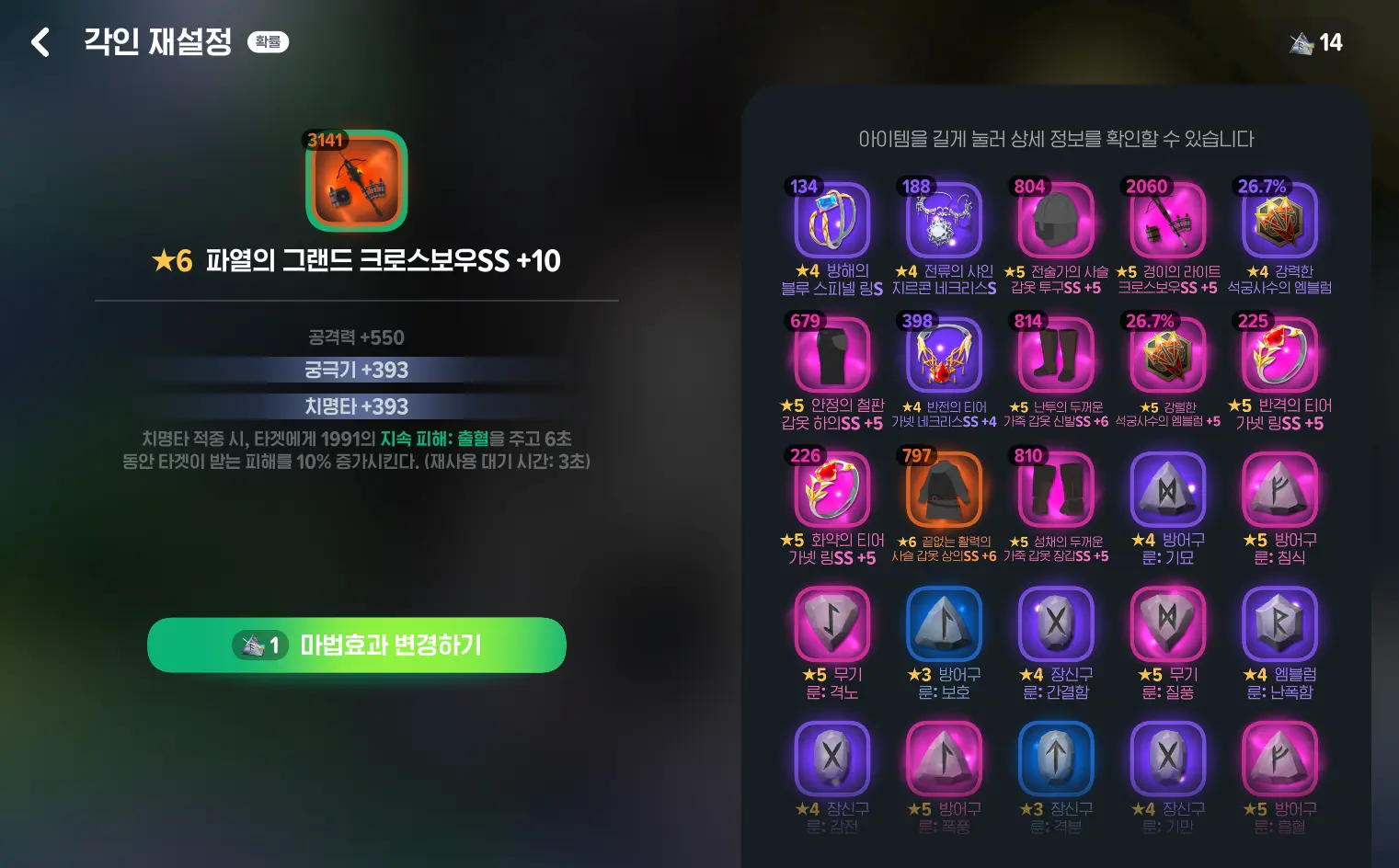The height and width of the screenshot is (868, 1399).
Task: Select the 경이의 라이트 크로스보우SS item
Action: [x=1168, y=221]
